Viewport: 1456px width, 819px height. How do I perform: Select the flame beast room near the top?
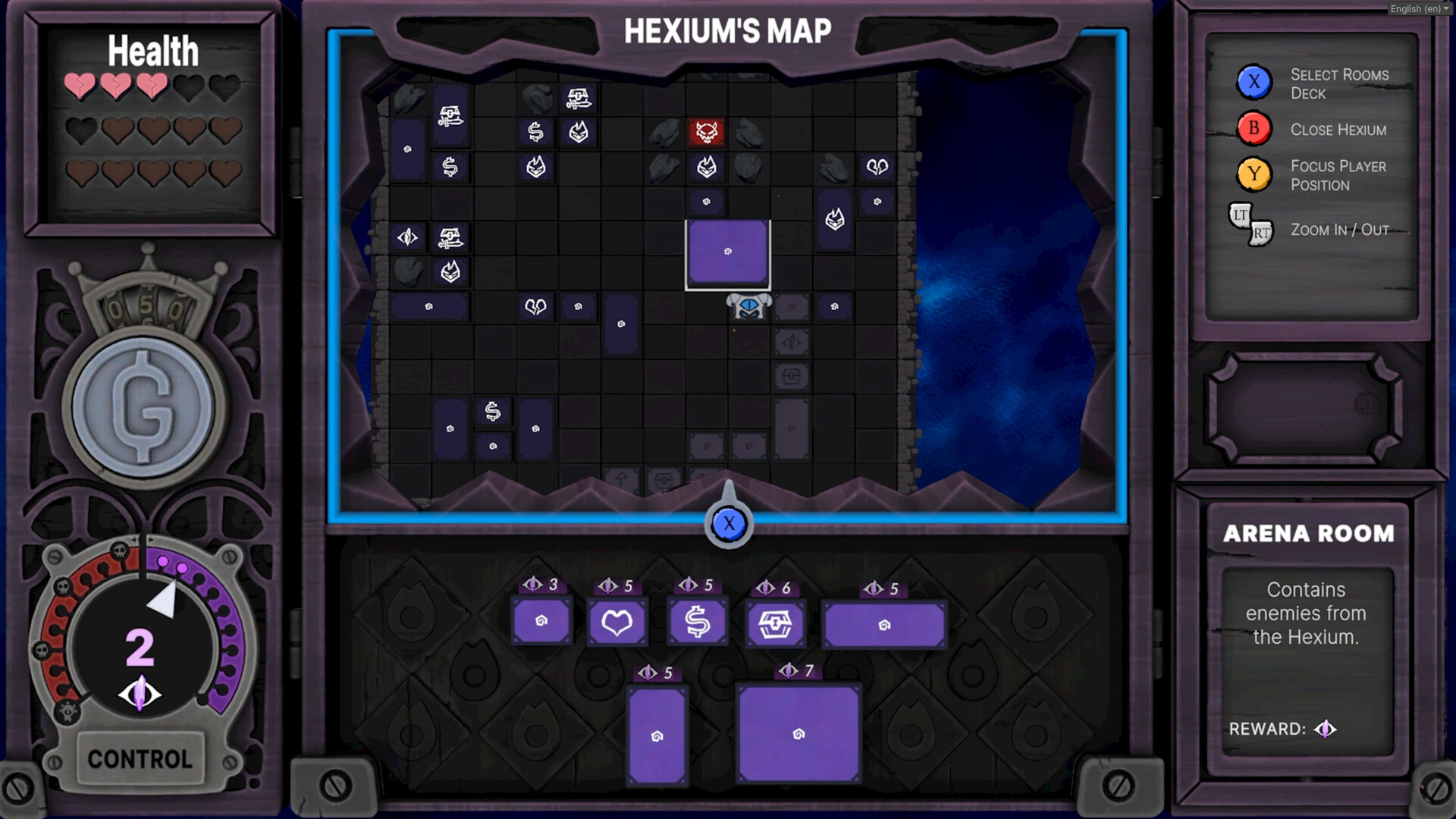point(578,133)
